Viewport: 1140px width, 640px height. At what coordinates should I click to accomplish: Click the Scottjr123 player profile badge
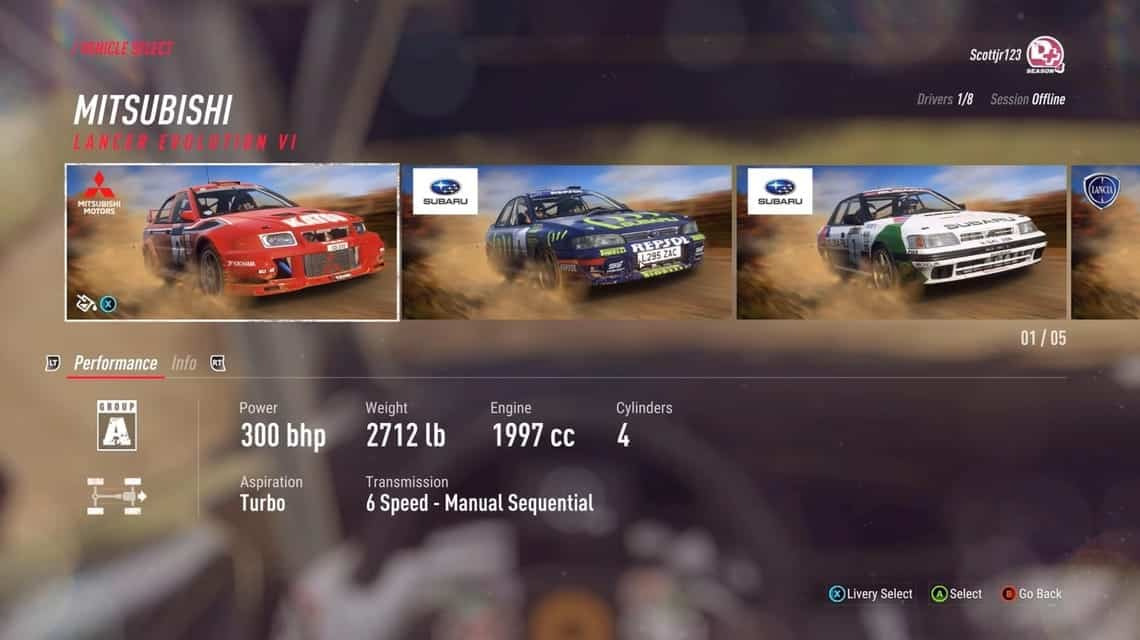[x=1045, y=54]
